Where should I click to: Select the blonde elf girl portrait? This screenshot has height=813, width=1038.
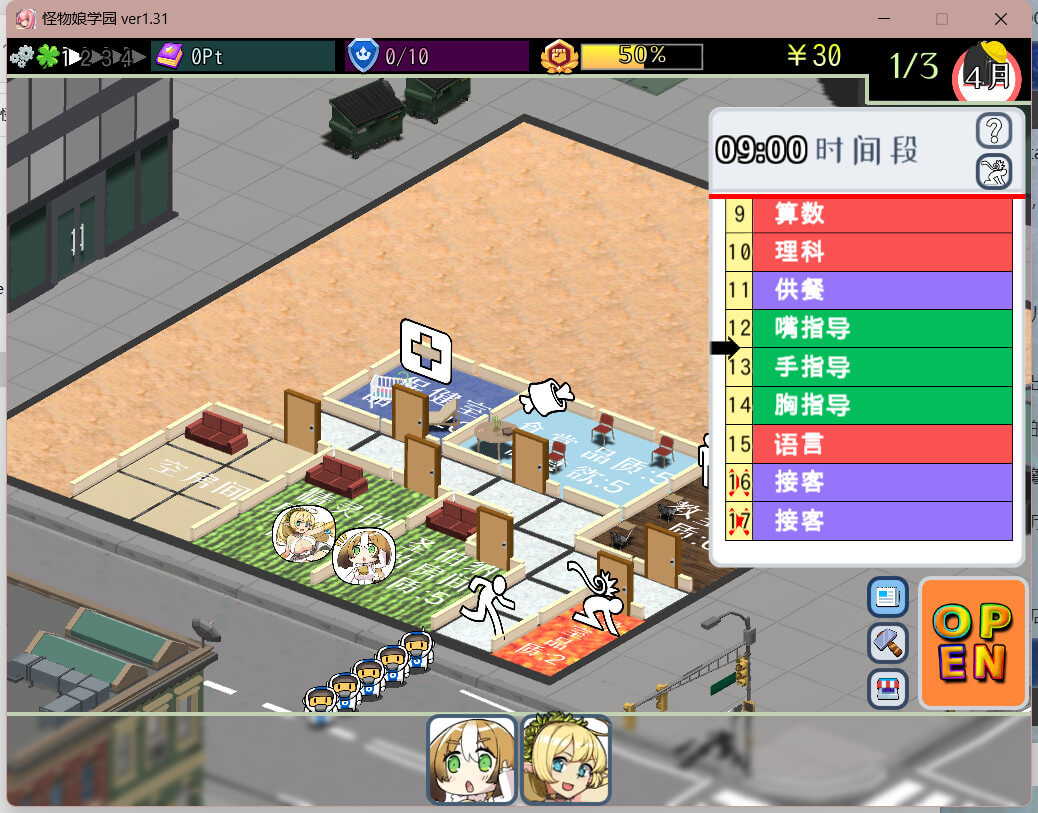(x=565, y=759)
